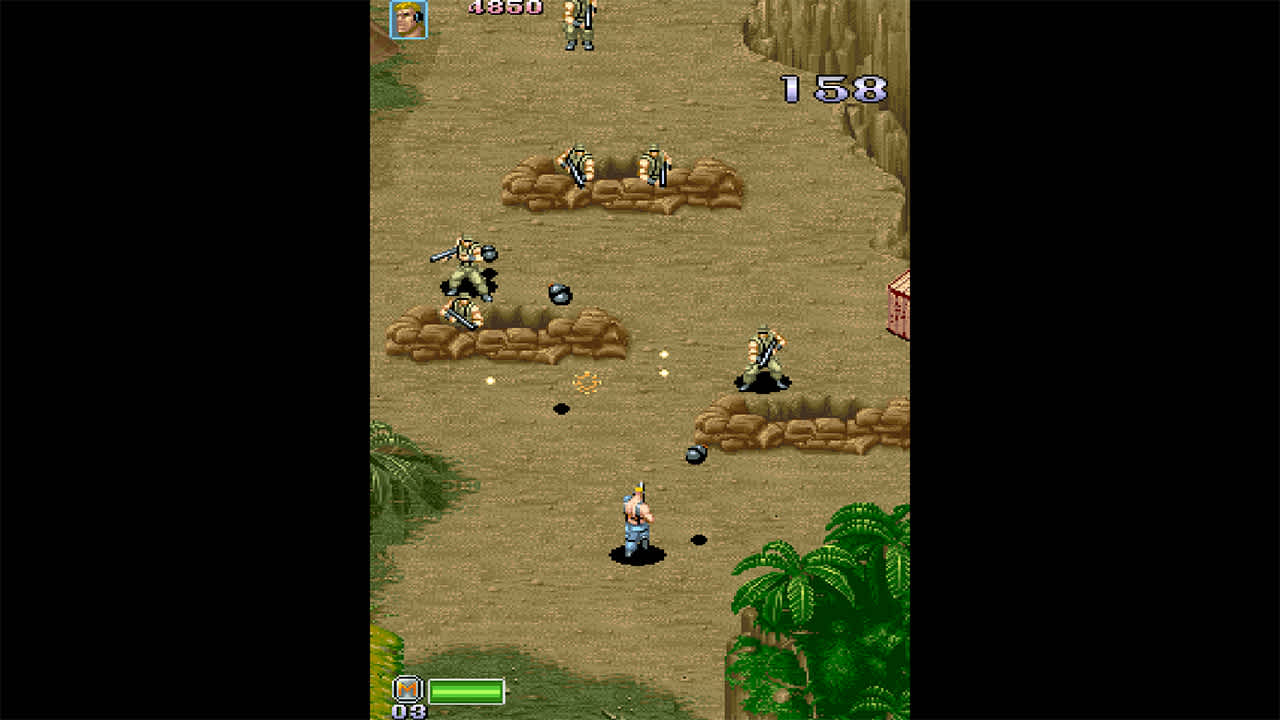Click the green health bar

click(x=465, y=691)
